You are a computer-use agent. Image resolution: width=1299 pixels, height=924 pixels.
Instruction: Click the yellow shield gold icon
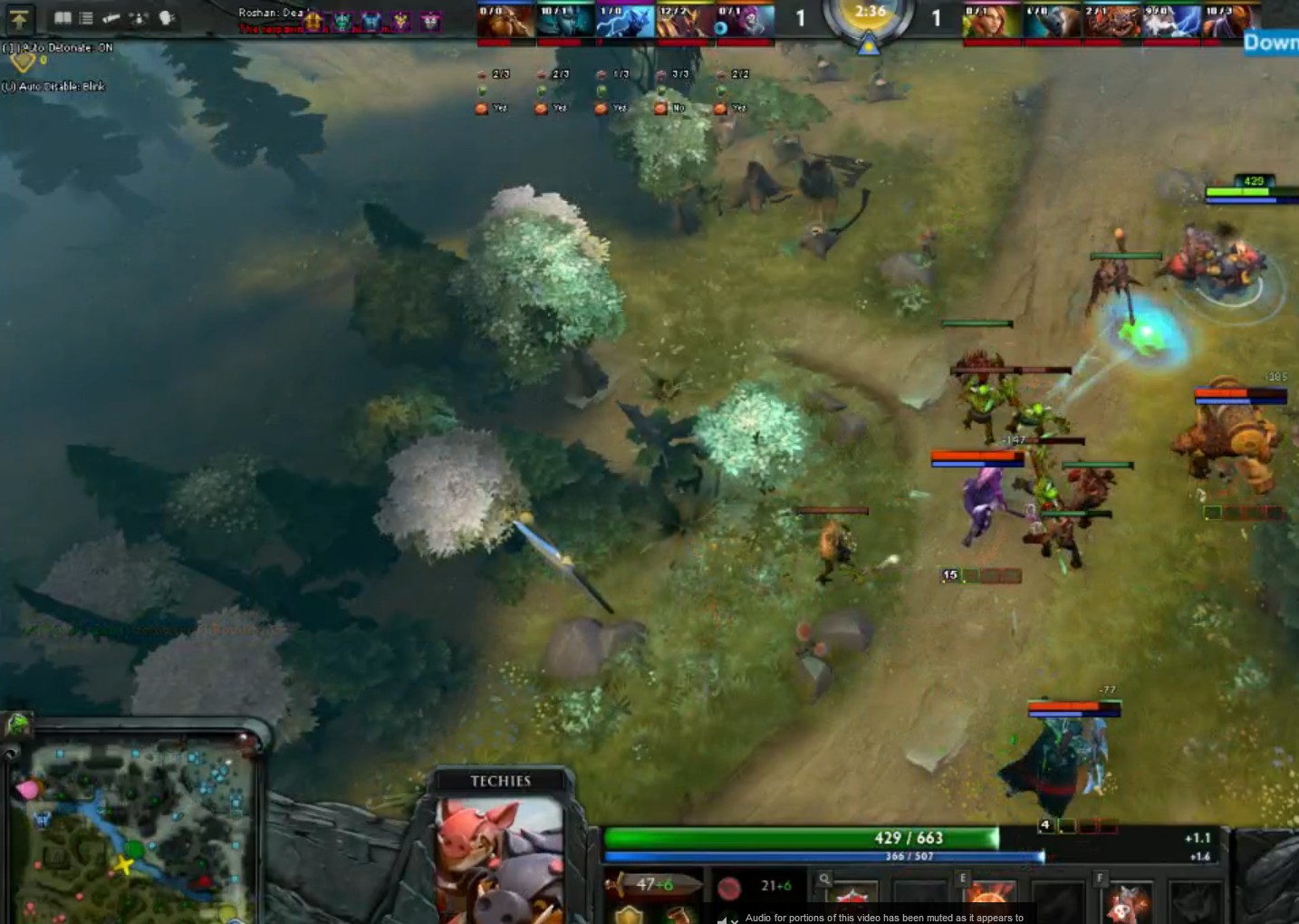pos(22,62)
